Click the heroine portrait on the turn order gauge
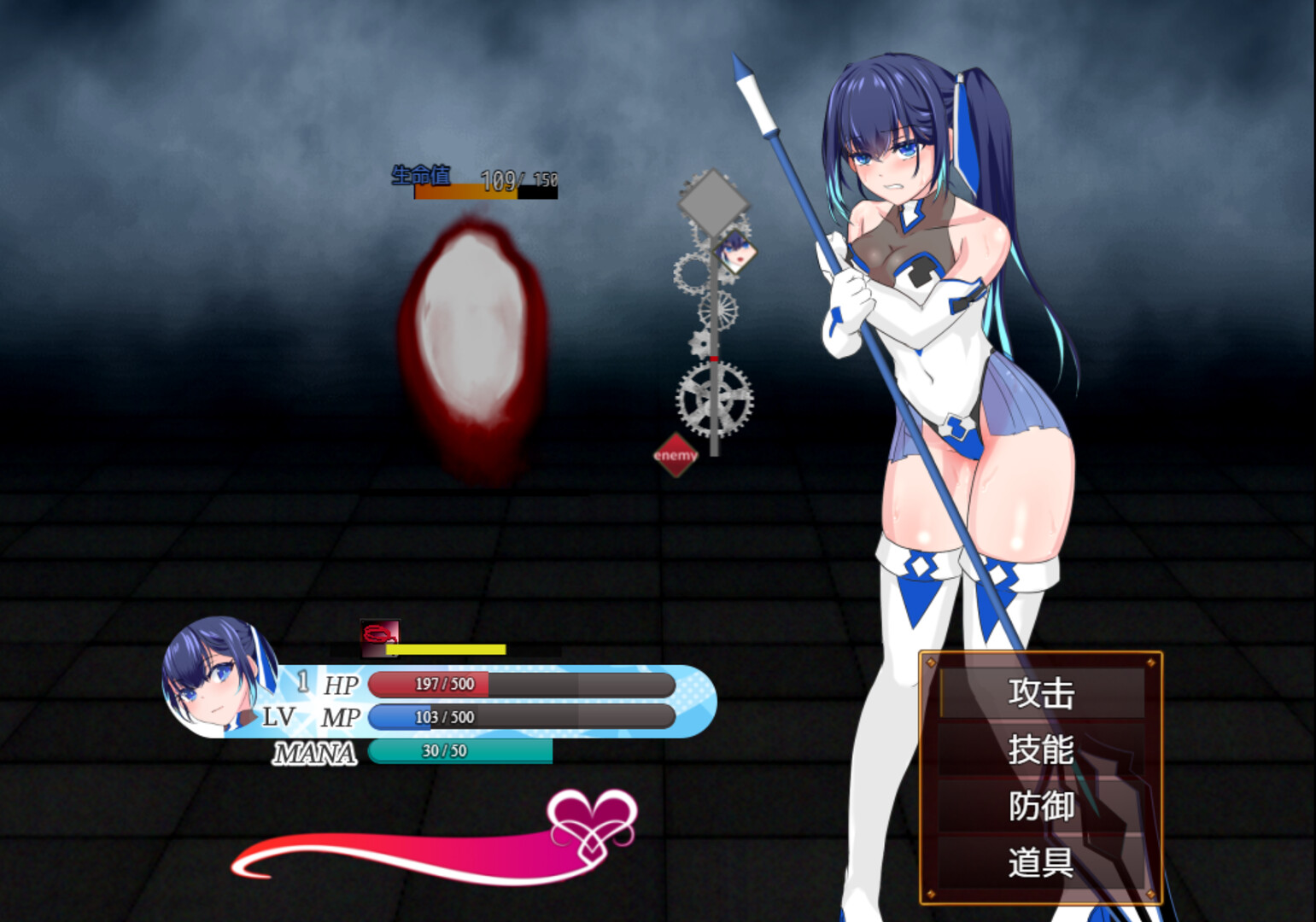The width and height of the screenshot is (1316, 922). click(x=734, y=252)
